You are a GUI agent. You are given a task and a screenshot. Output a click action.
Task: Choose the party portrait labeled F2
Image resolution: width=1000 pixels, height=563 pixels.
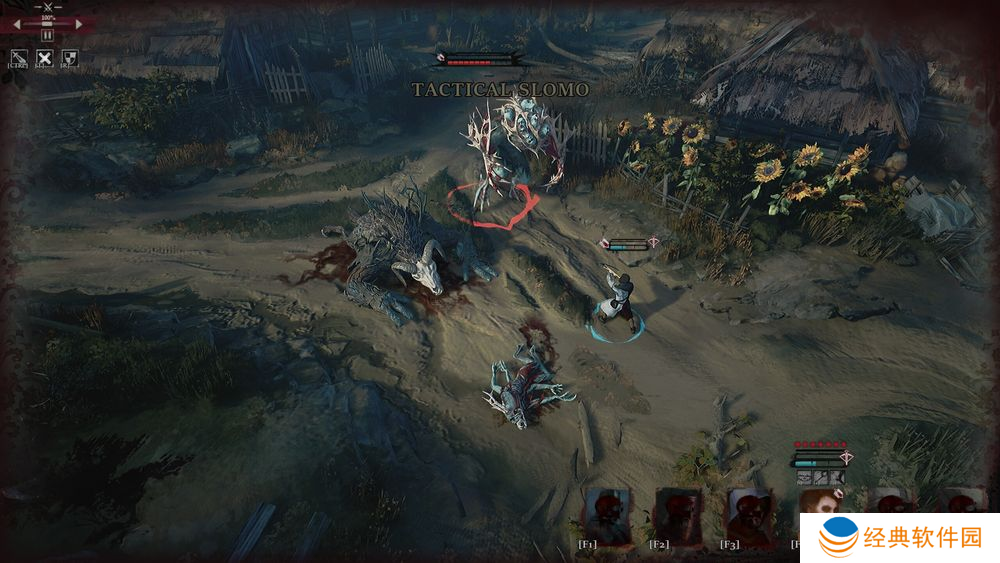[x=678, y=514]
